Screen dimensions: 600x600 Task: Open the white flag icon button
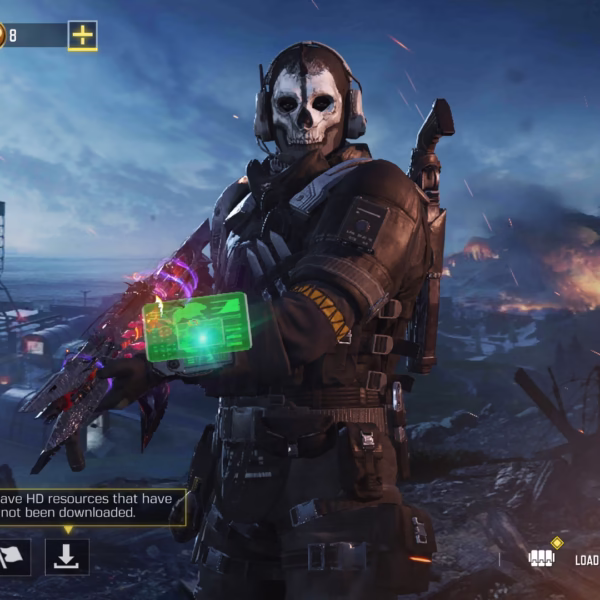14,557
